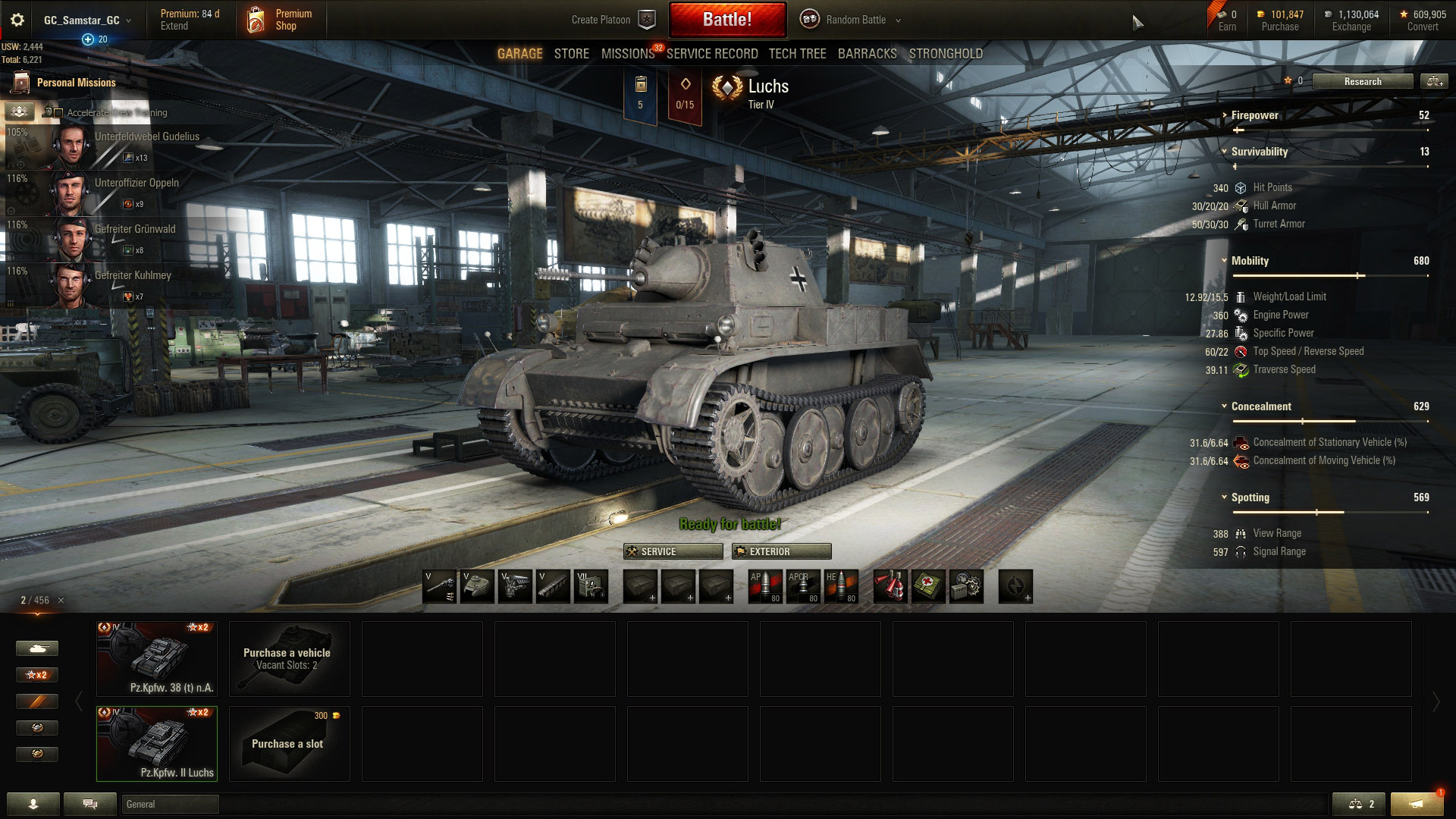Open the Service panel for the Luchs
This screenshot has height=819, width=1456.
pyautogui.click(x=673, y=551)
